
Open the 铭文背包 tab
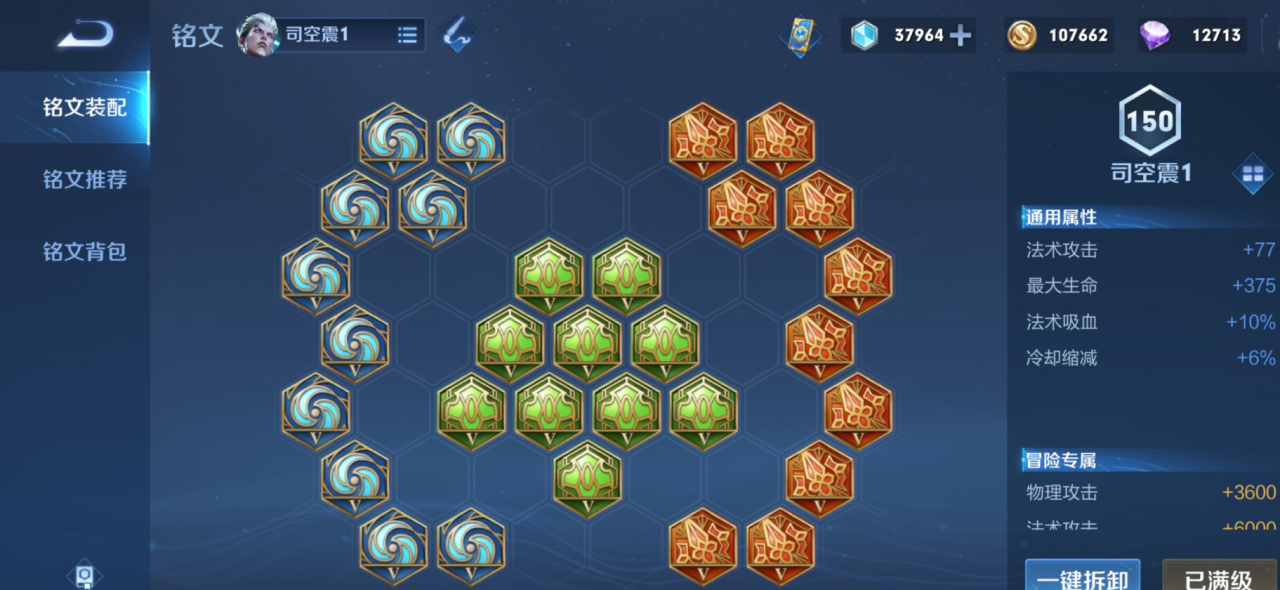click(84, 252)
